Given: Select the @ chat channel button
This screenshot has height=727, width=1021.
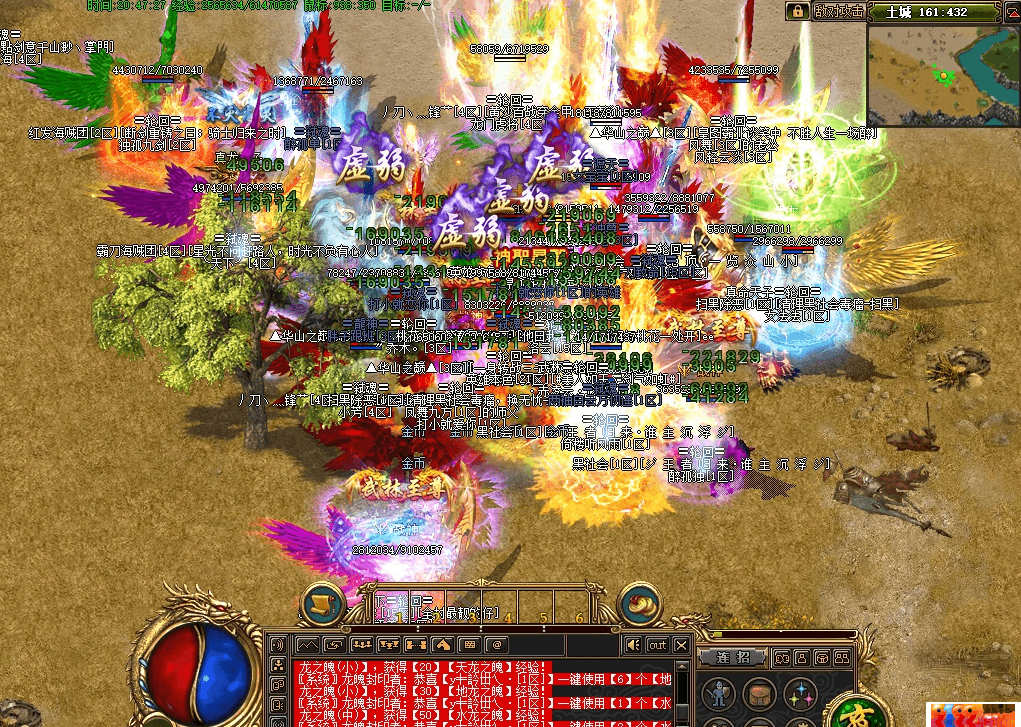Looking at the screenshot, I should click(x=494, y=645).
